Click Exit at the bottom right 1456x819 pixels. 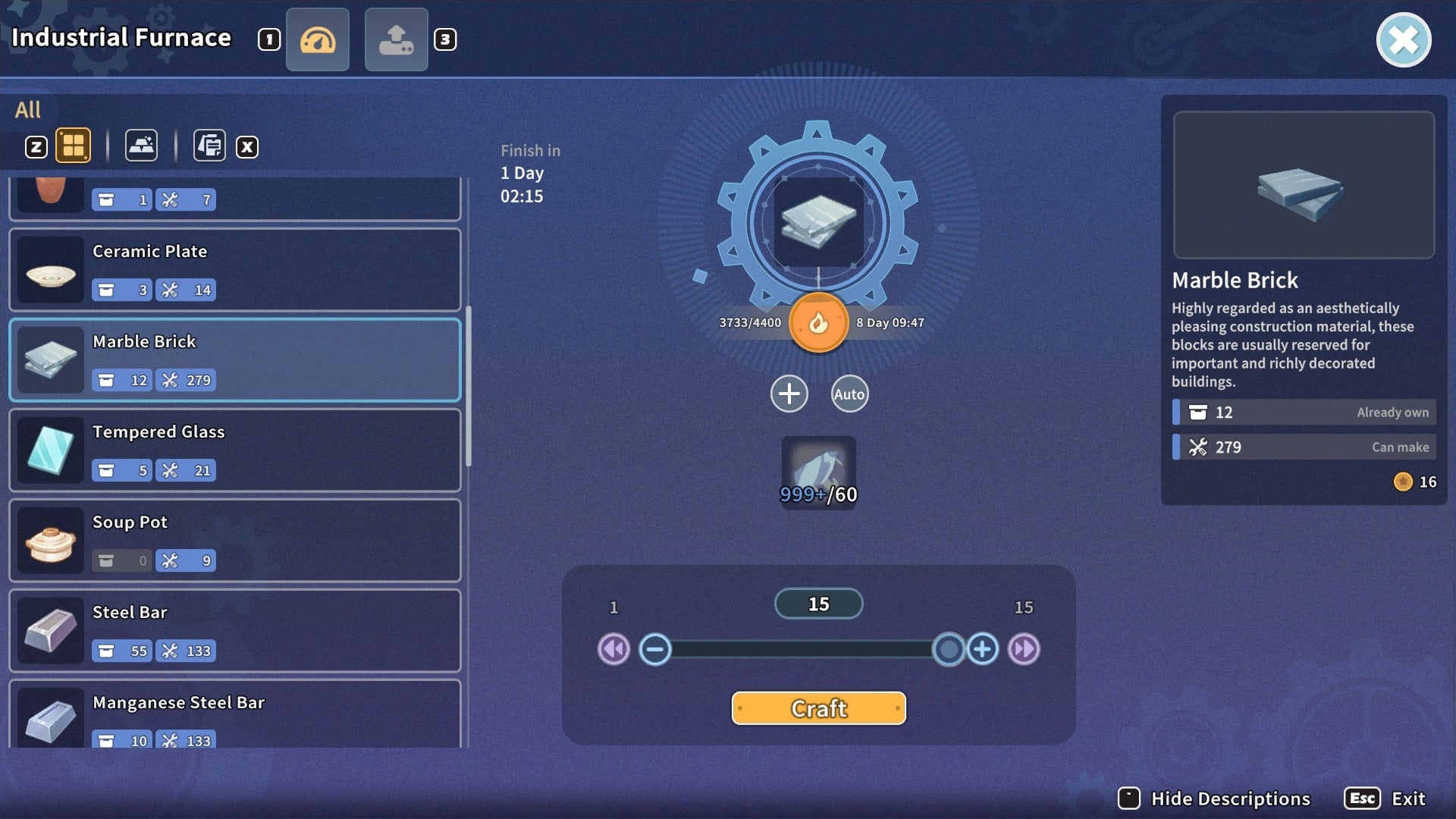point(1407,798)
